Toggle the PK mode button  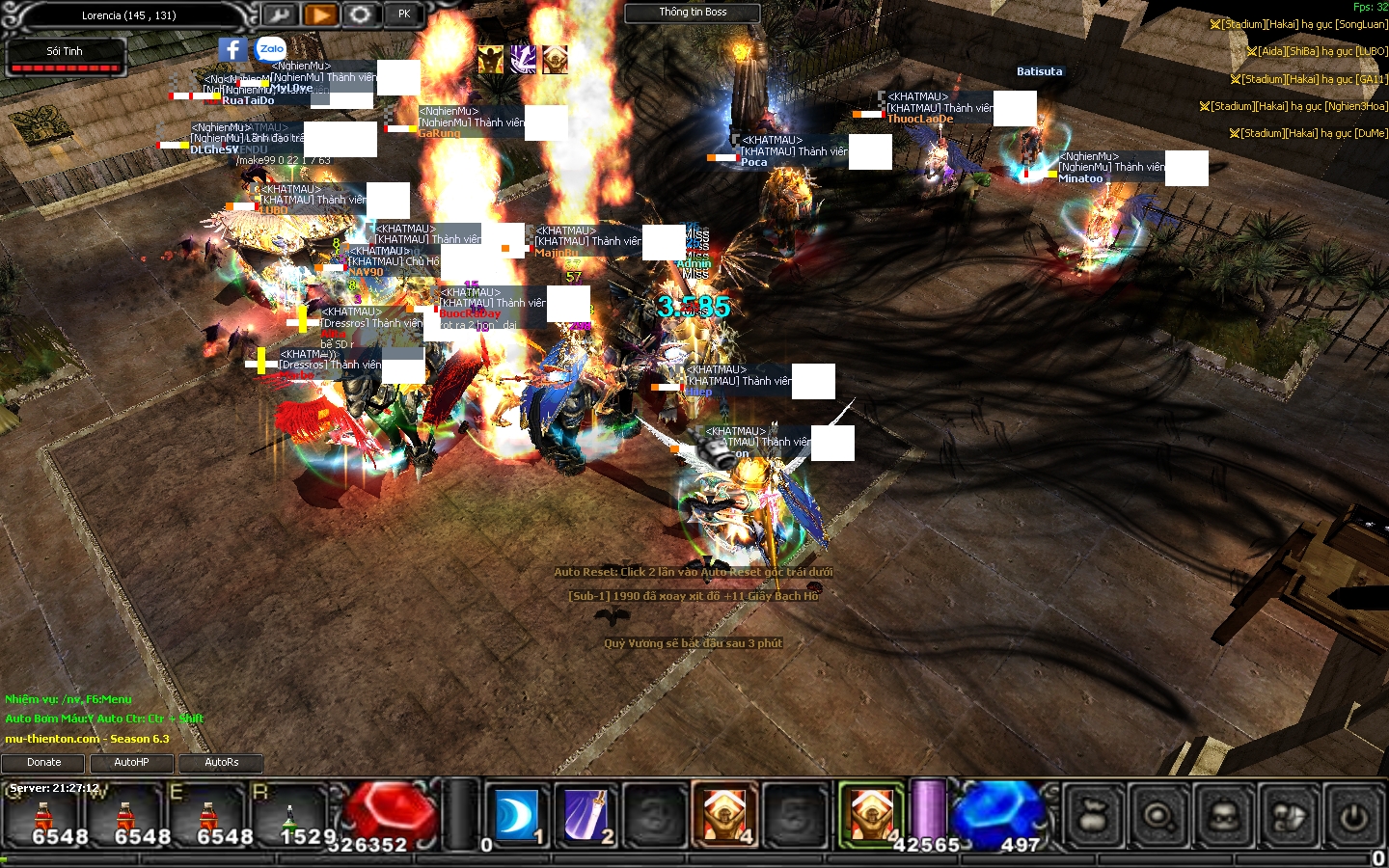(404, 14)
